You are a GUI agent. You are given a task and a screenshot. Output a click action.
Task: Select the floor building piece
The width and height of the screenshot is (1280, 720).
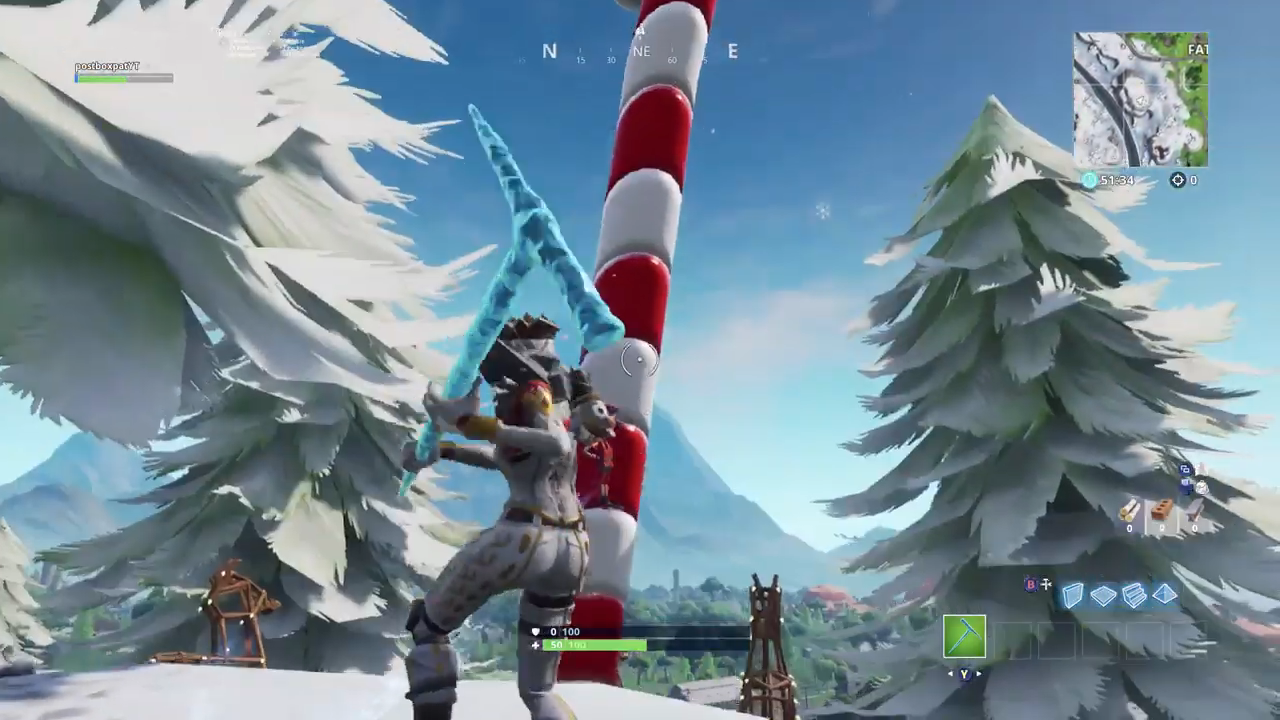pyautogui.click(x=1104, y=595)
